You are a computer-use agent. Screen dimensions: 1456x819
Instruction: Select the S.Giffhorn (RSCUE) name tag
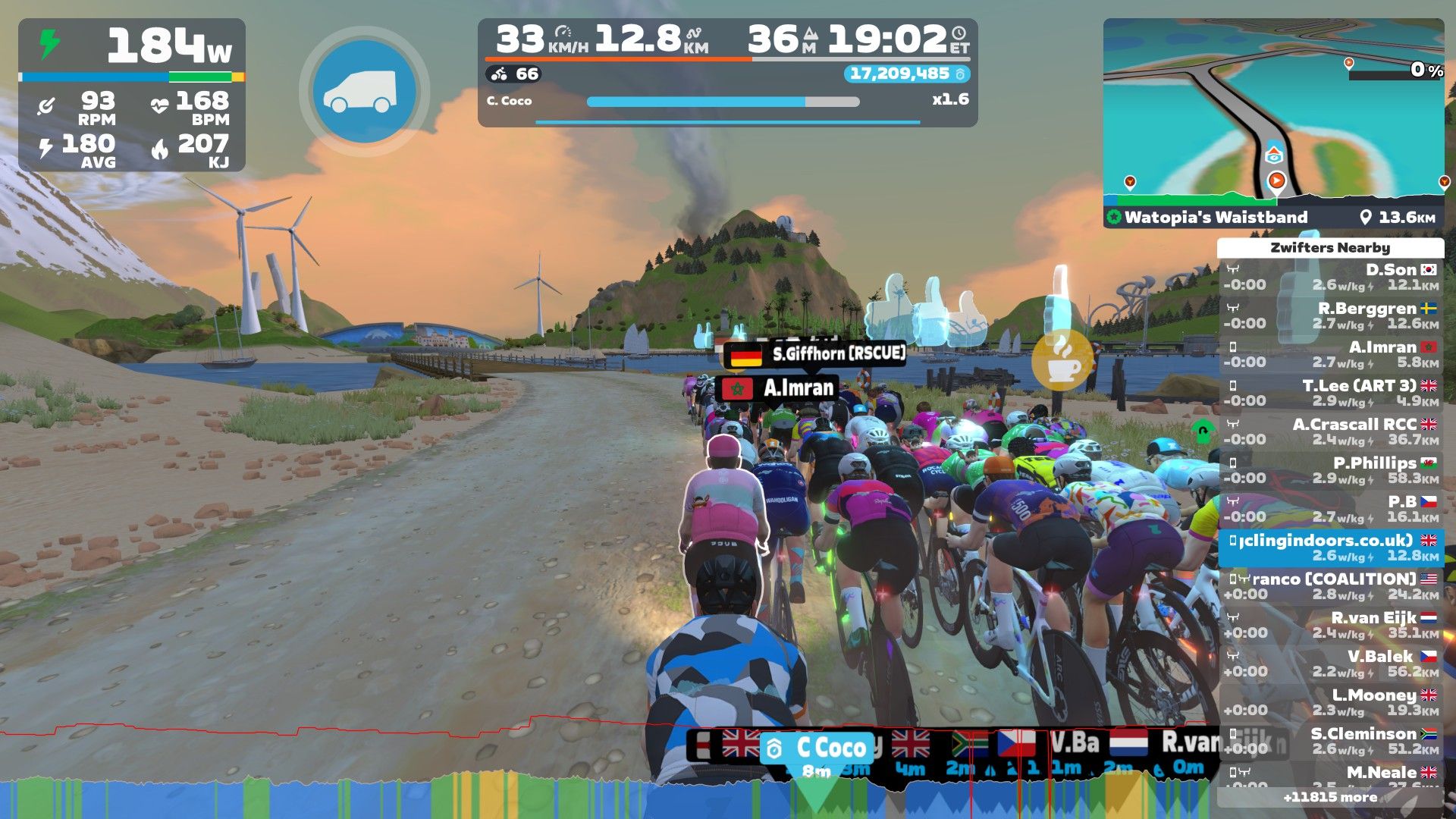coord(815,353)
